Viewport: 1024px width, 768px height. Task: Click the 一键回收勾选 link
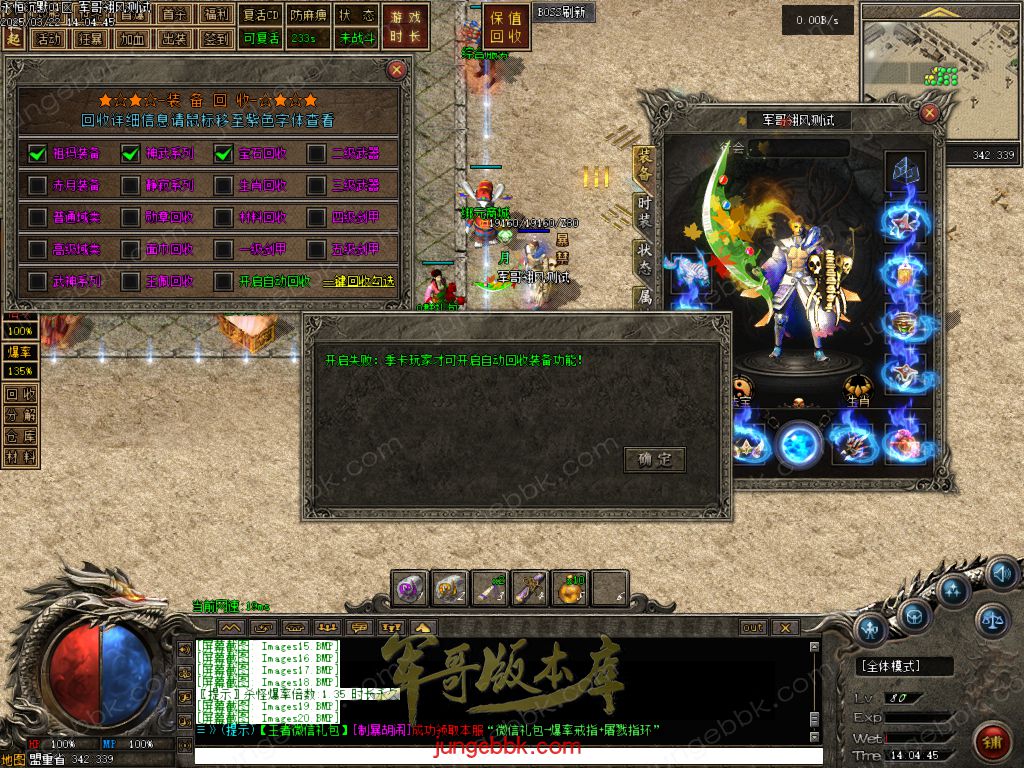(x=358, y=282)
